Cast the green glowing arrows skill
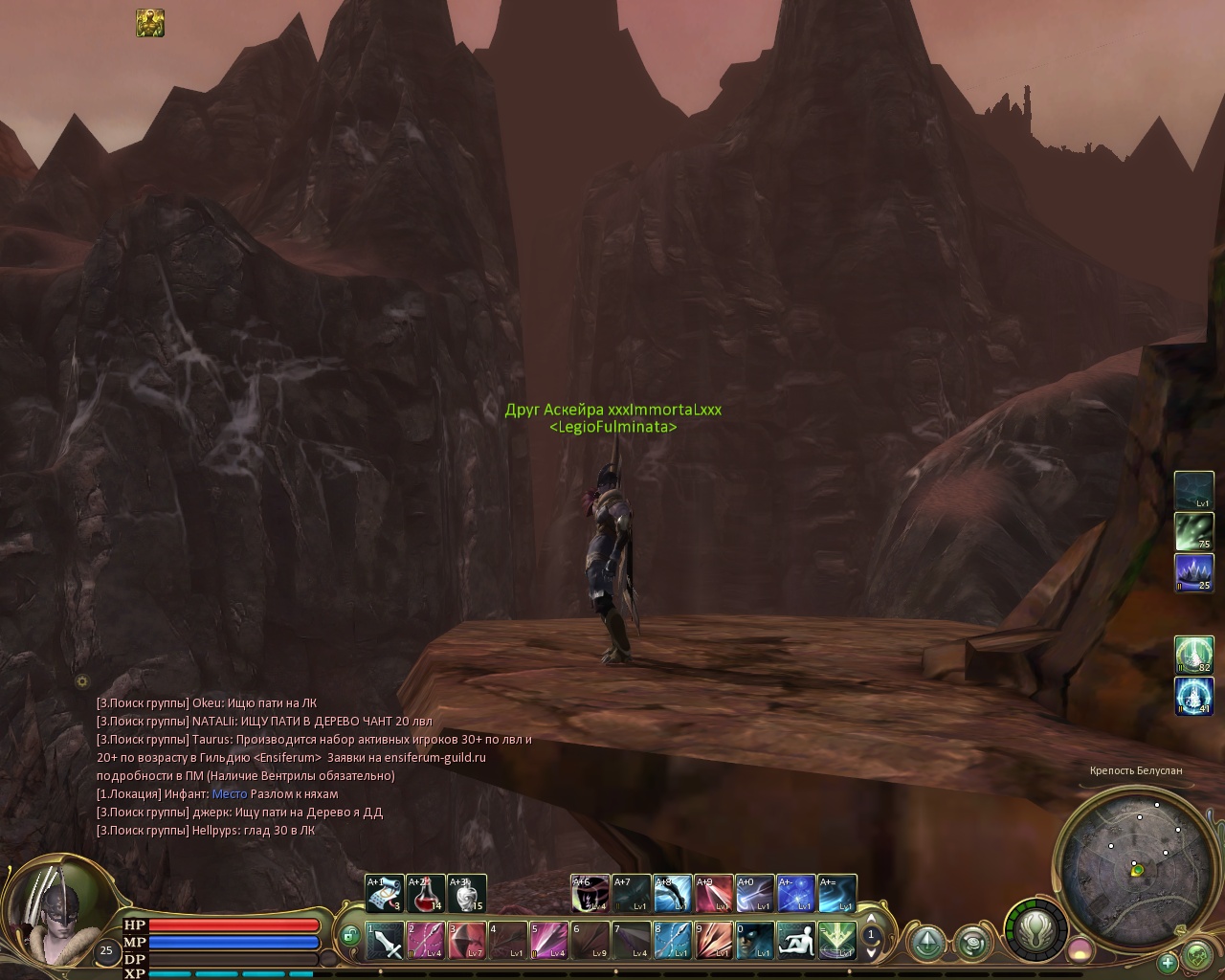Image resolution: width=1225 pixels, height=980 pixels. tap(836, 941)
